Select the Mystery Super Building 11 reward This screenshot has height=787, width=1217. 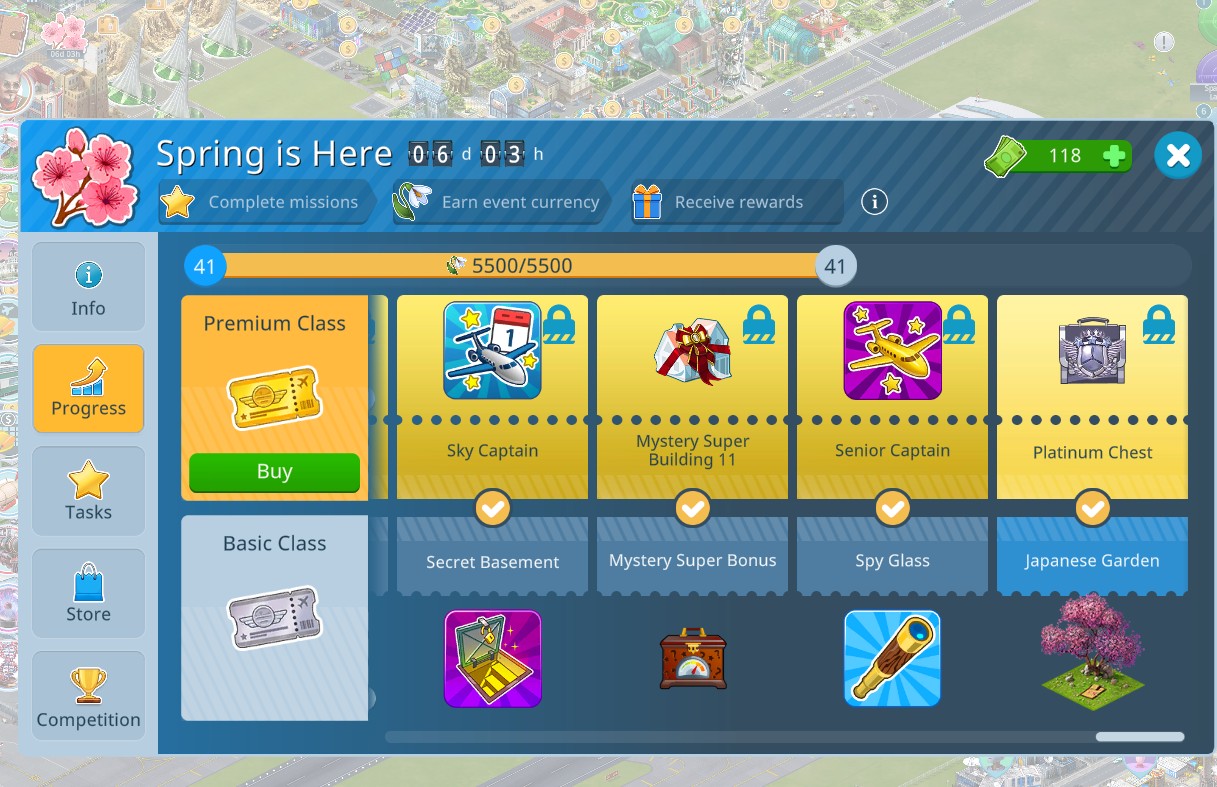(x=692, y=352)
